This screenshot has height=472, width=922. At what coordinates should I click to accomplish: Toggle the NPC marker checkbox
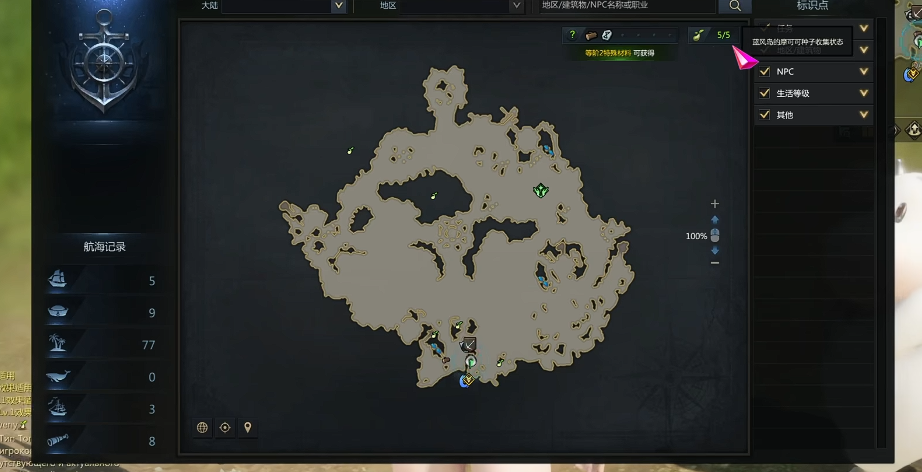tap(765, 72)
